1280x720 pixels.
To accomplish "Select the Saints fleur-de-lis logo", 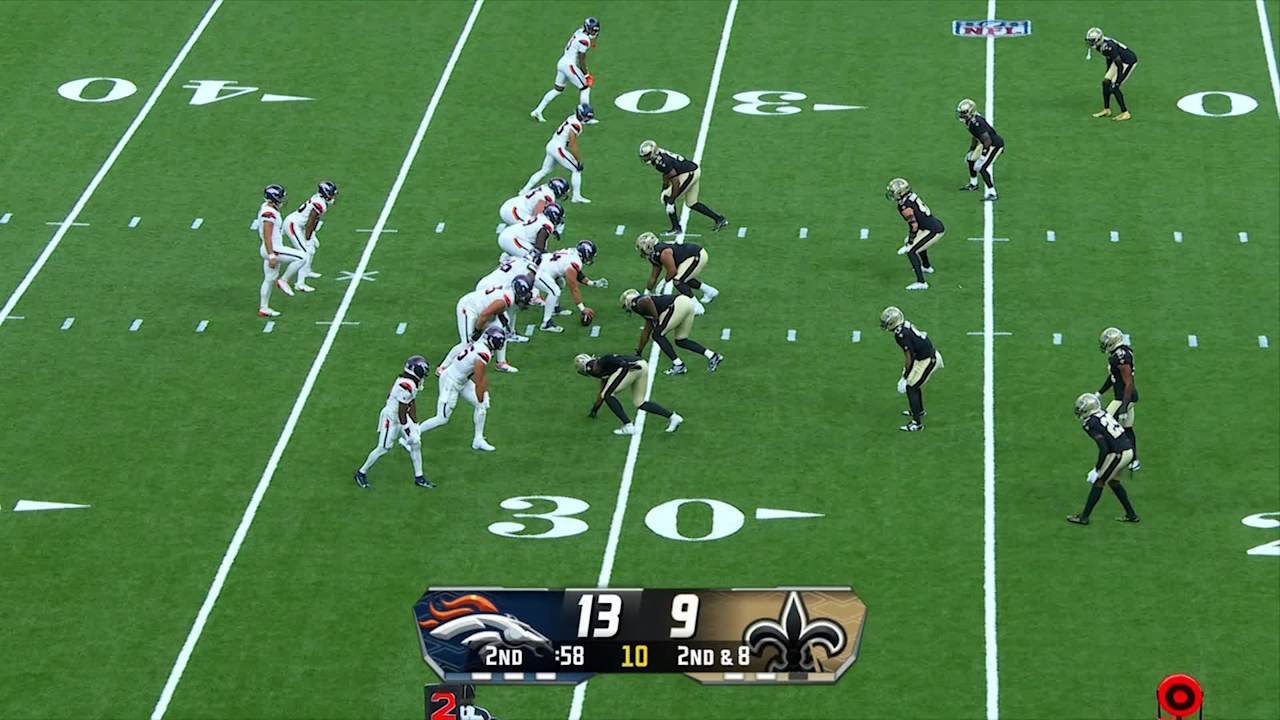I will point(795,631).
